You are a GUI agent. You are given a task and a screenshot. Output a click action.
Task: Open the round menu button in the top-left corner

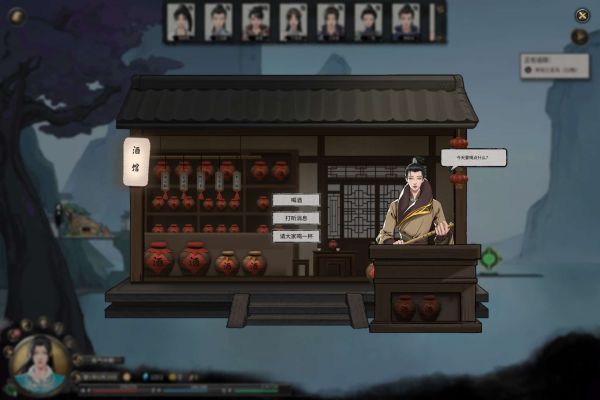(x=15, y=15)
